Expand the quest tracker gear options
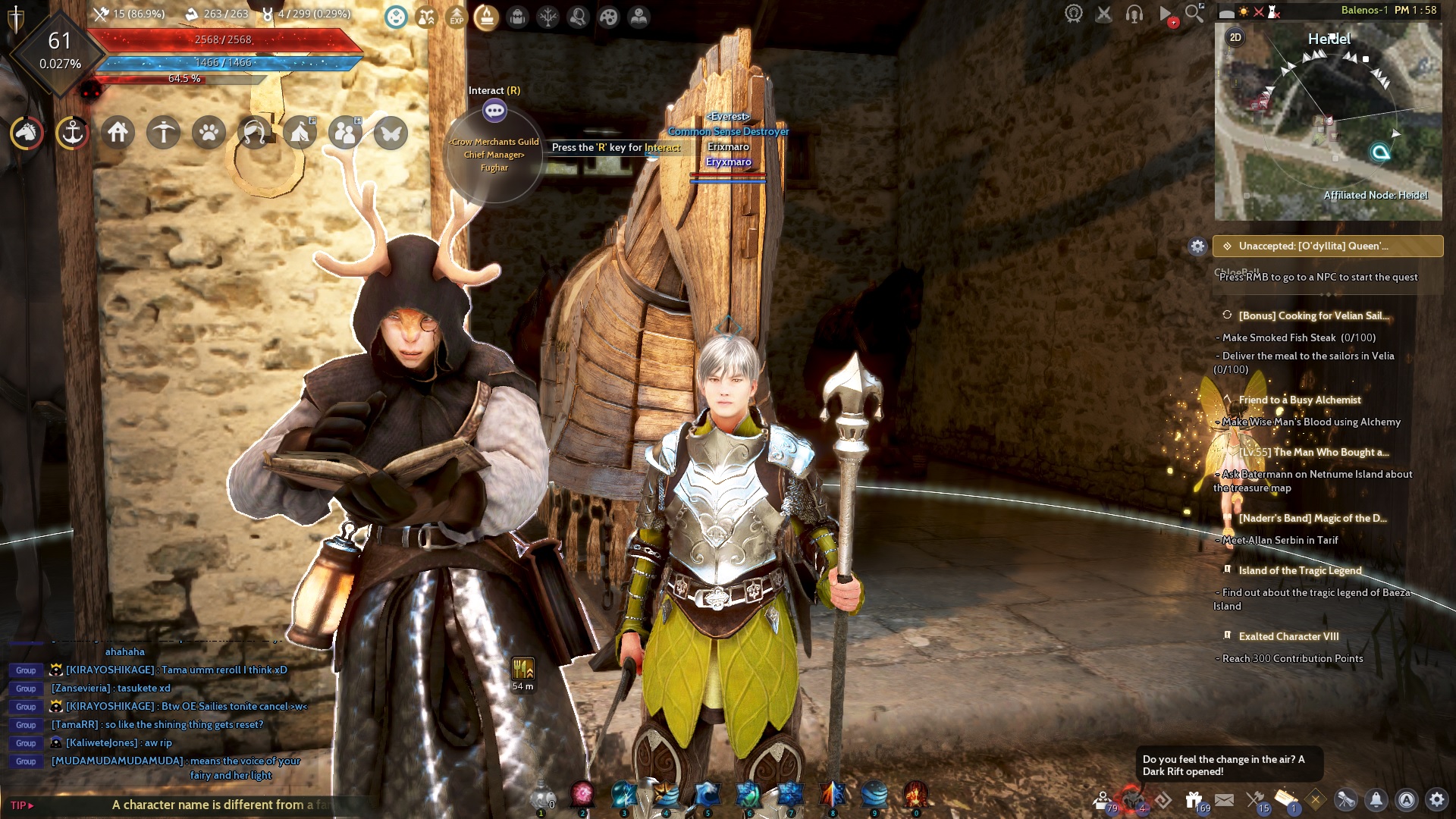This screenshot has height=819, width=1456. point(1197,246)
